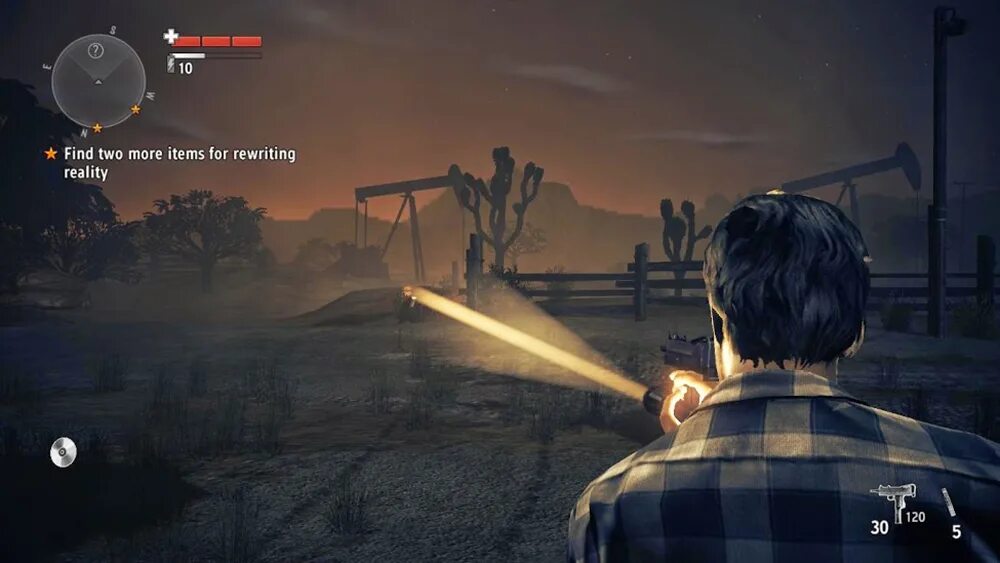Click the question mark on the radar

(96, 50)
